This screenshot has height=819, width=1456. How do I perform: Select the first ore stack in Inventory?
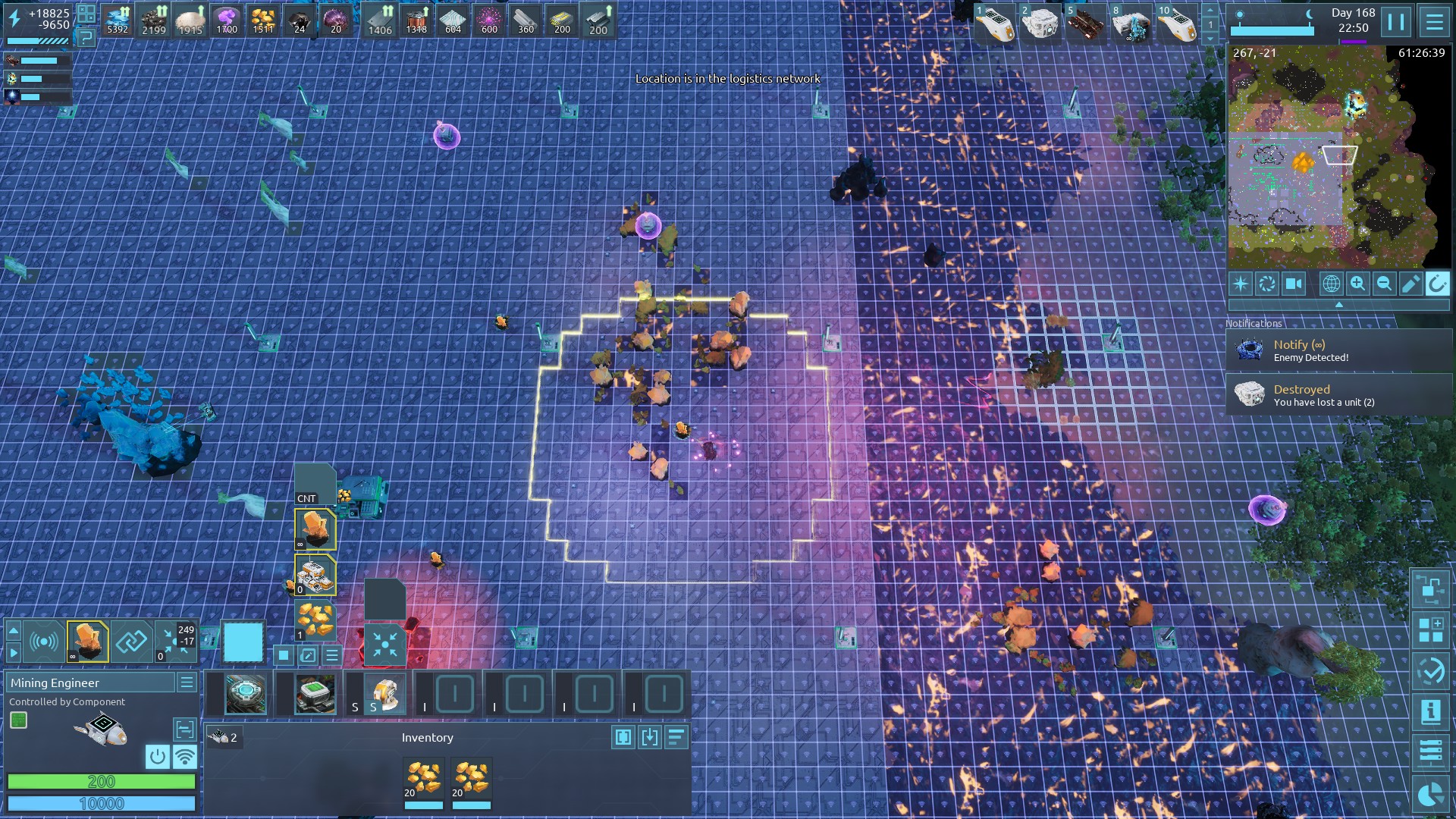[423, 780]
